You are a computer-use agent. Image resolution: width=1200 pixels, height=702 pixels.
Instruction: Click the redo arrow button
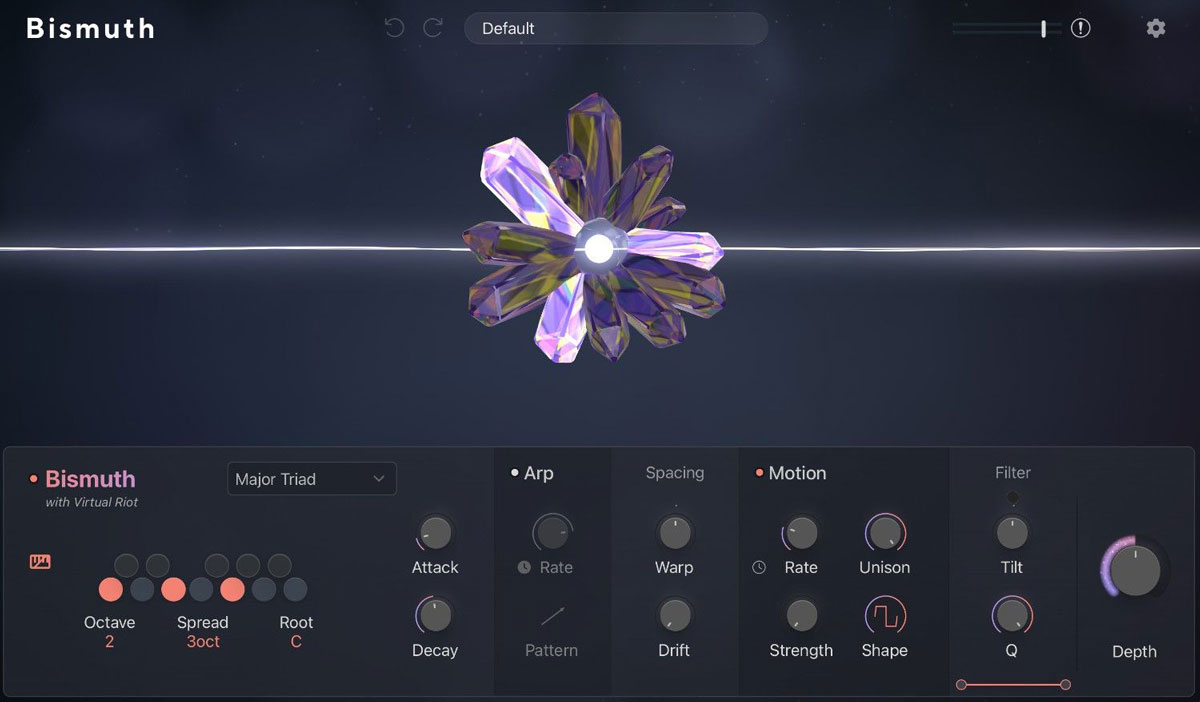(433, 28)
